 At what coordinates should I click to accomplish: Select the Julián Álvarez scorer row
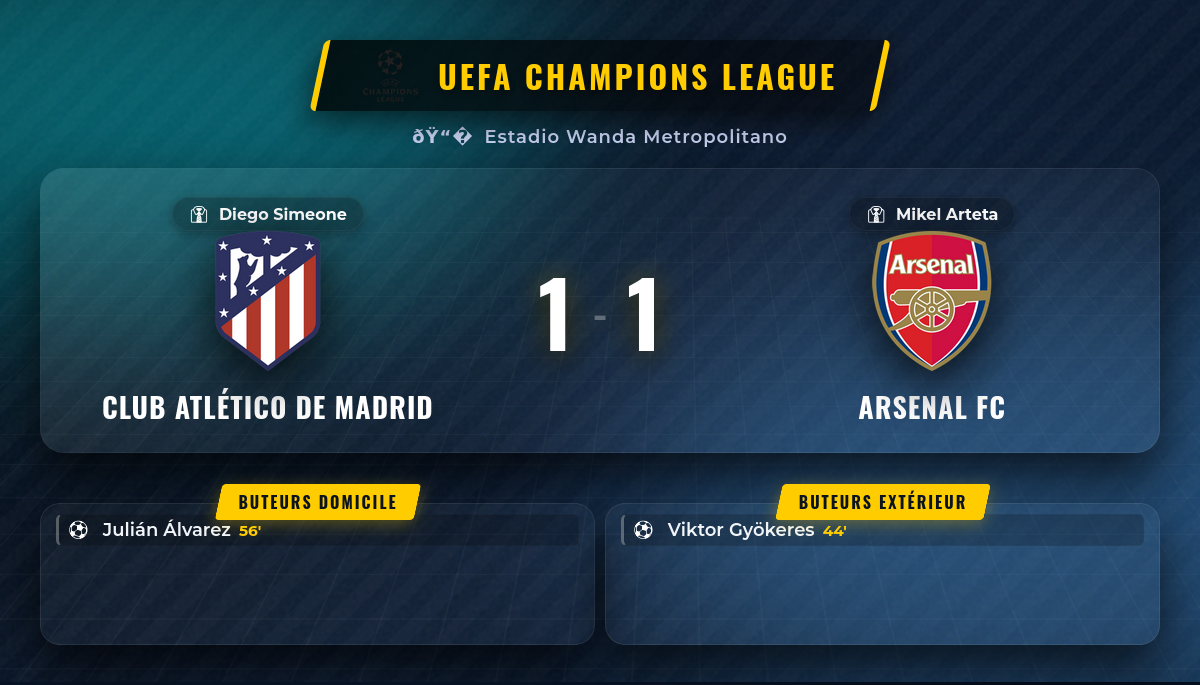318,530
